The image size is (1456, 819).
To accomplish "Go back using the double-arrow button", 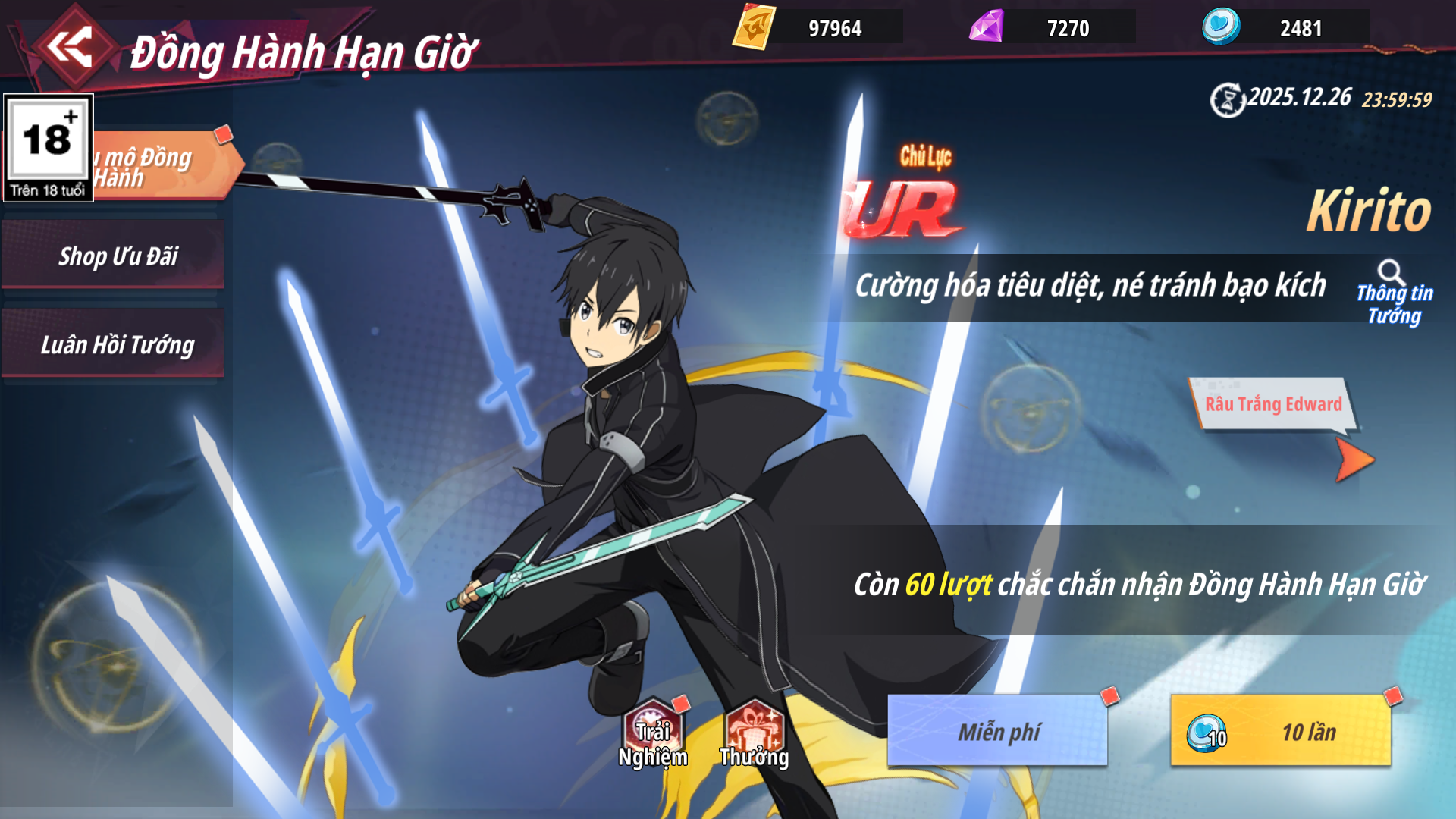I will [x=70, y=47].
